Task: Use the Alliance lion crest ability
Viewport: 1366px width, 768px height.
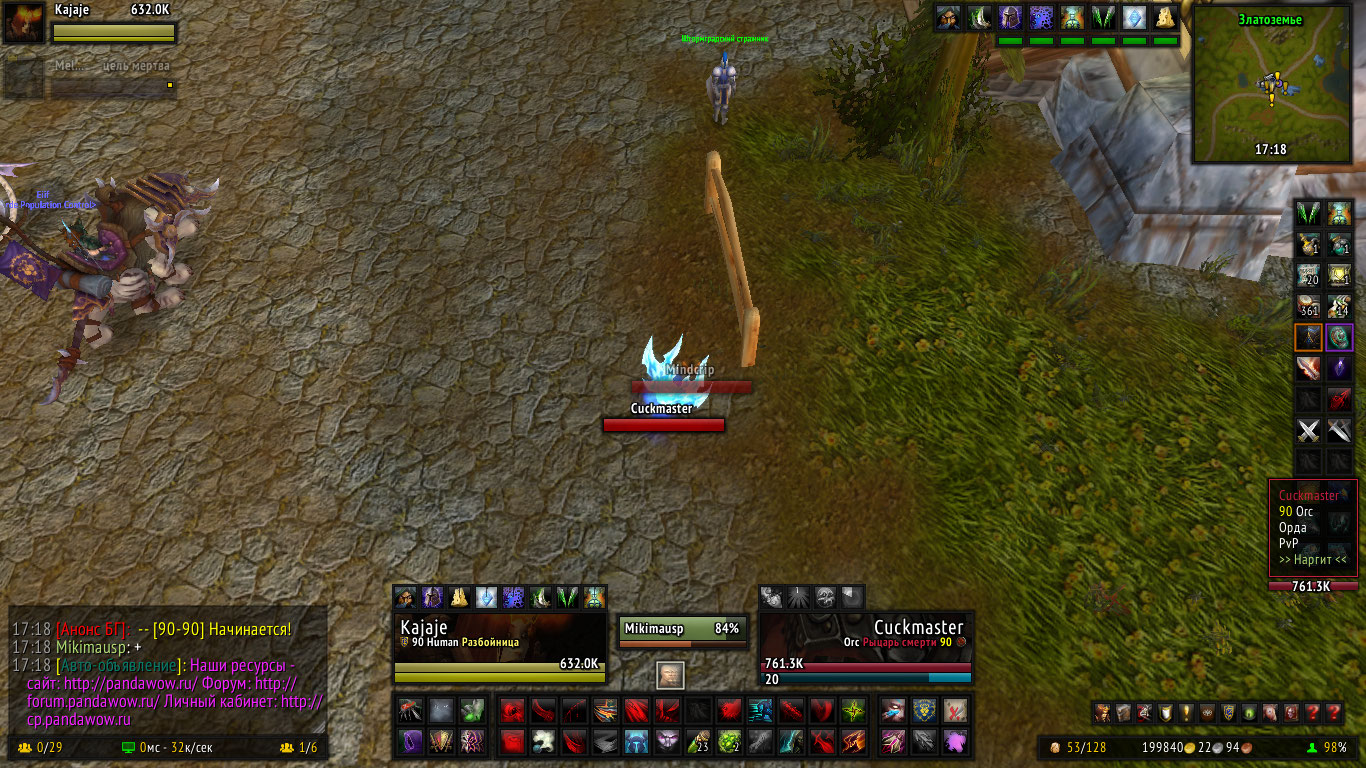Action: pos(925,711)
